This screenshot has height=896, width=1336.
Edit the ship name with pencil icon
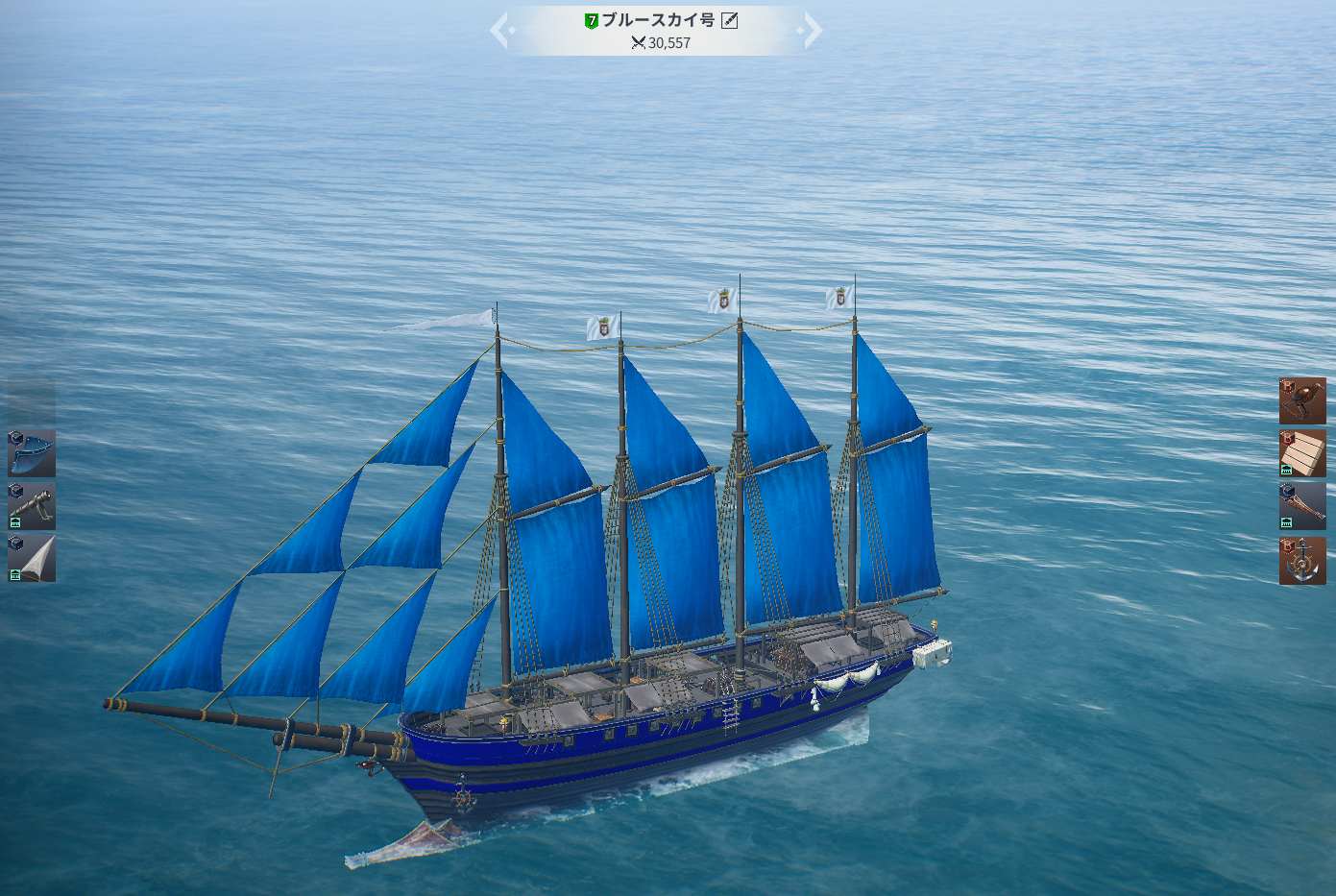point(730,20)
